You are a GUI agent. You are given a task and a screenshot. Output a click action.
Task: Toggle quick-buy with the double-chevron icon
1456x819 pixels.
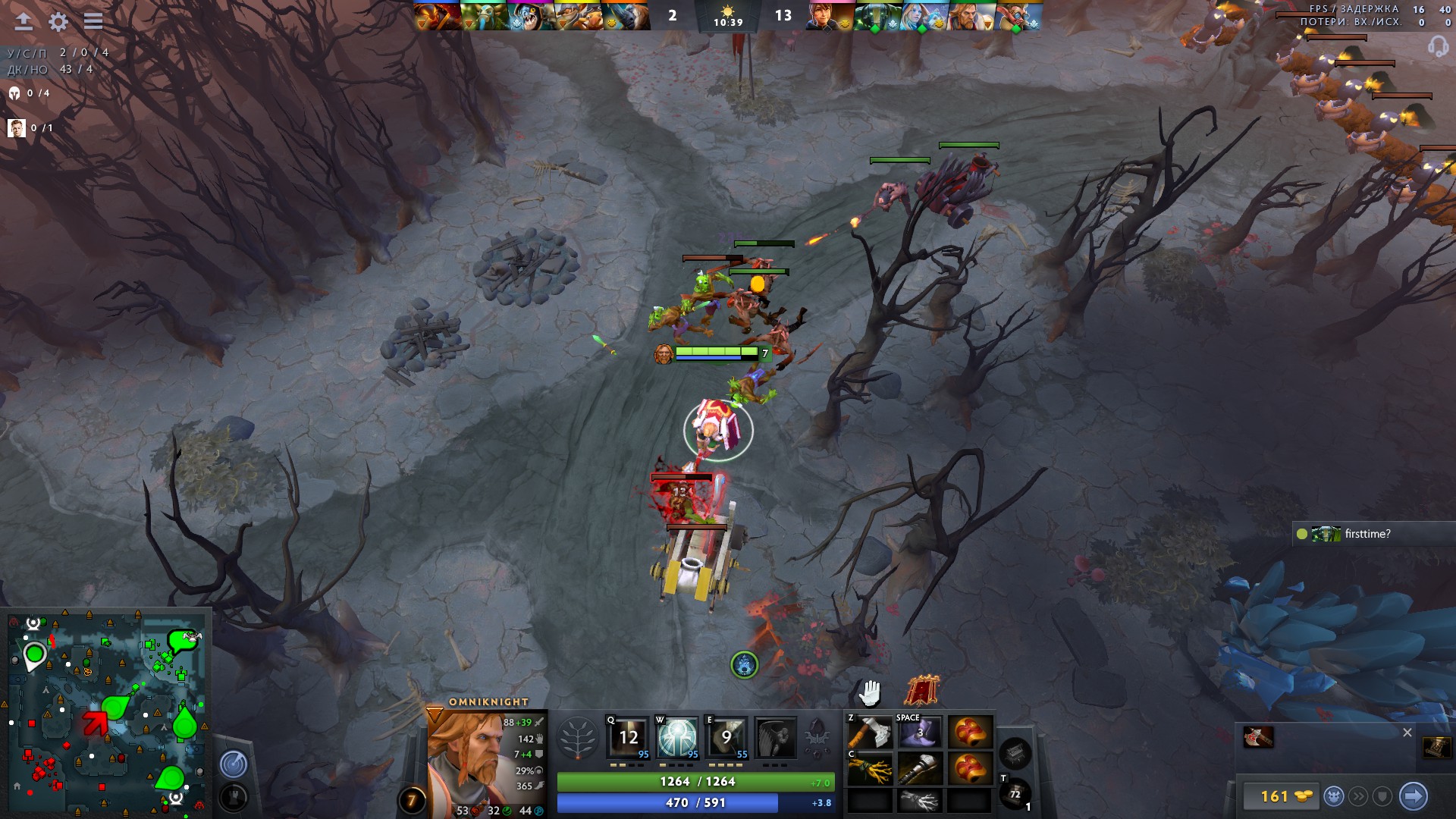pyautogui.click(x=1358, y=797)
